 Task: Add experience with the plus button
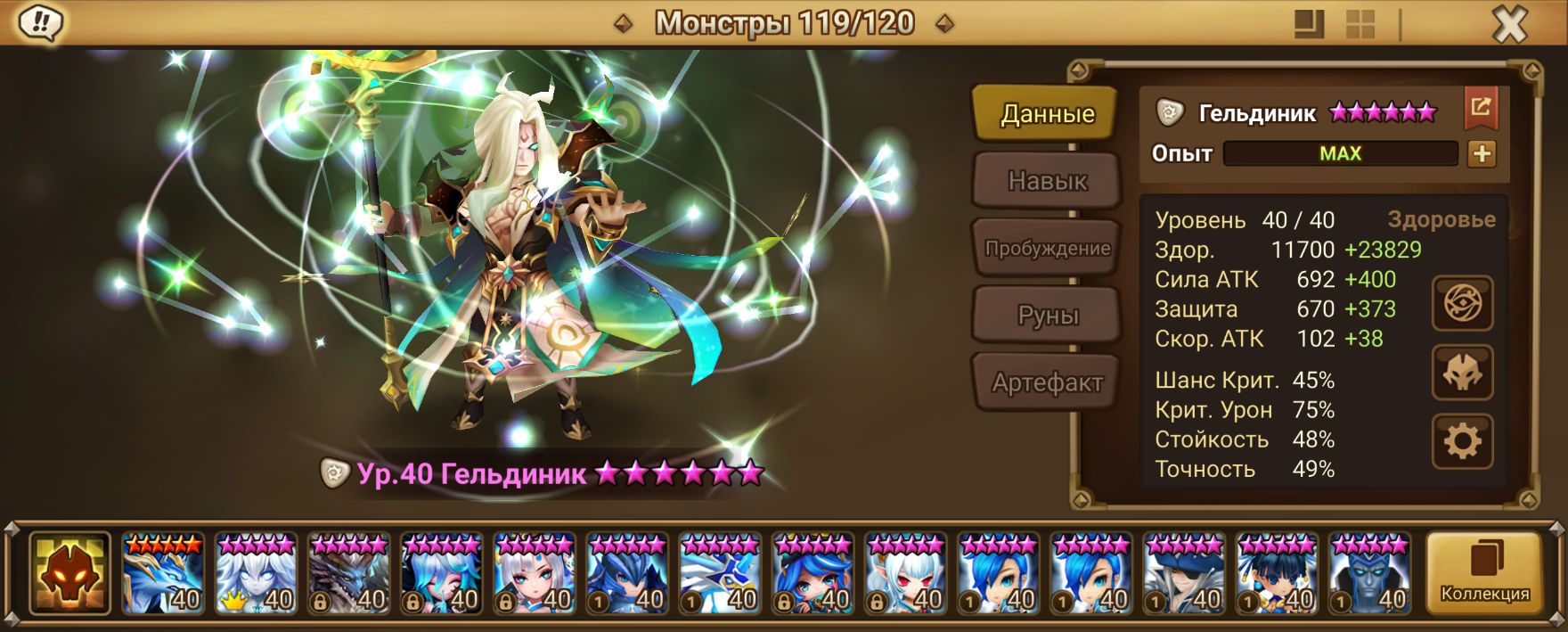1482,153
